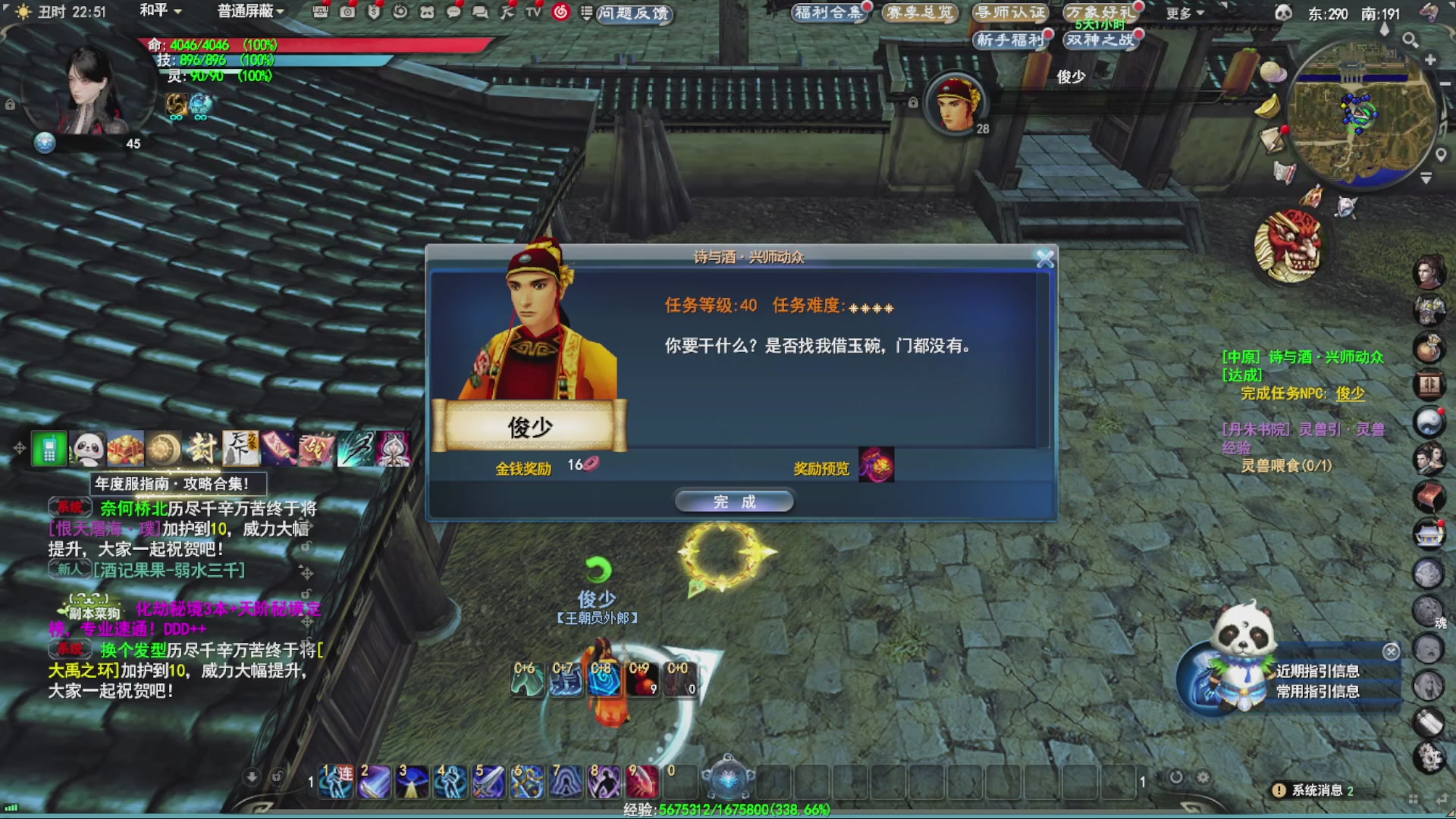This screenshot has height=819, width=1456.
Task: Select the first skill in the skill bar
Action: (x=334, y=781)
